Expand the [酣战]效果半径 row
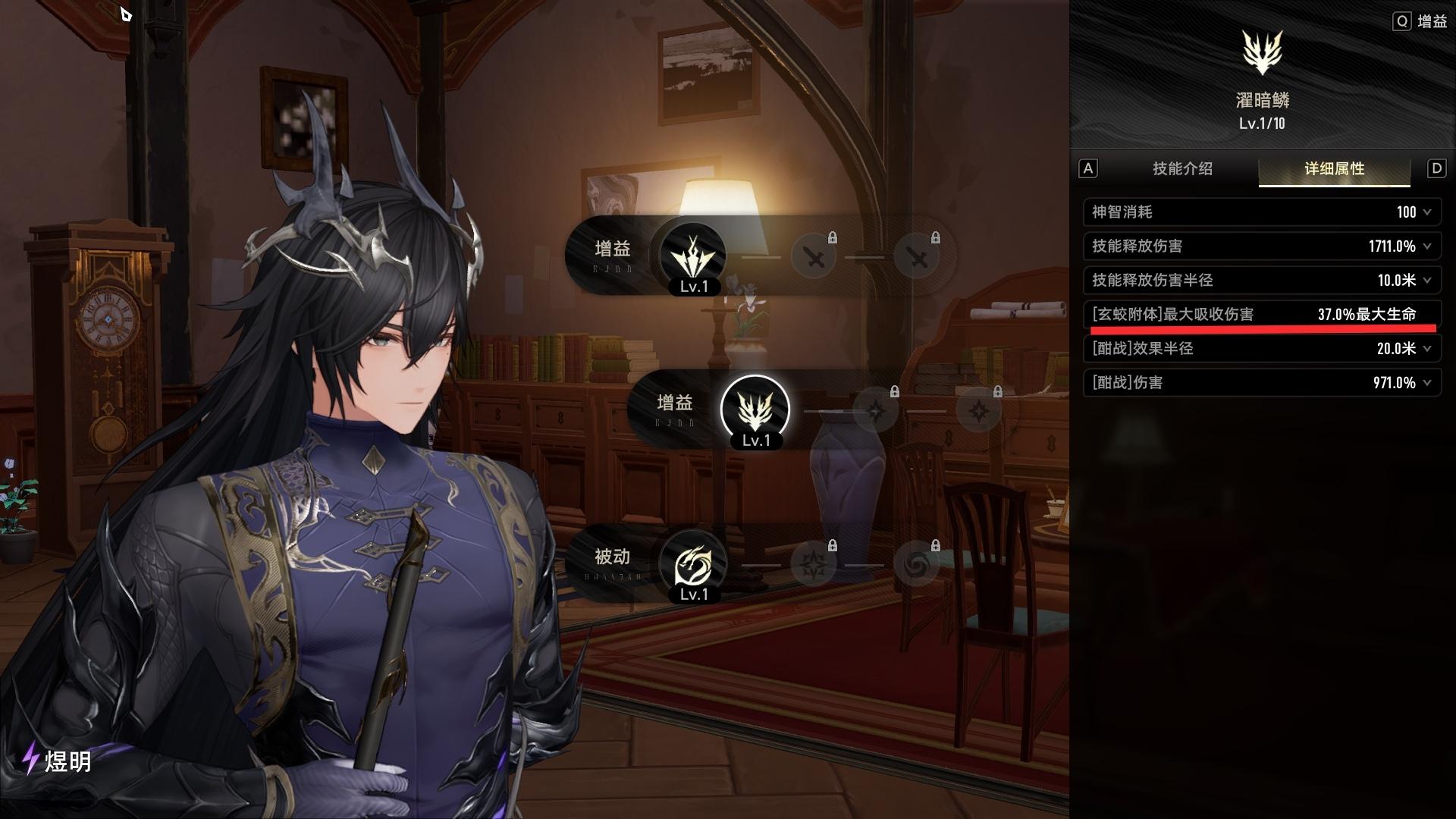Screen dimensions: 1456x819 1261,349
